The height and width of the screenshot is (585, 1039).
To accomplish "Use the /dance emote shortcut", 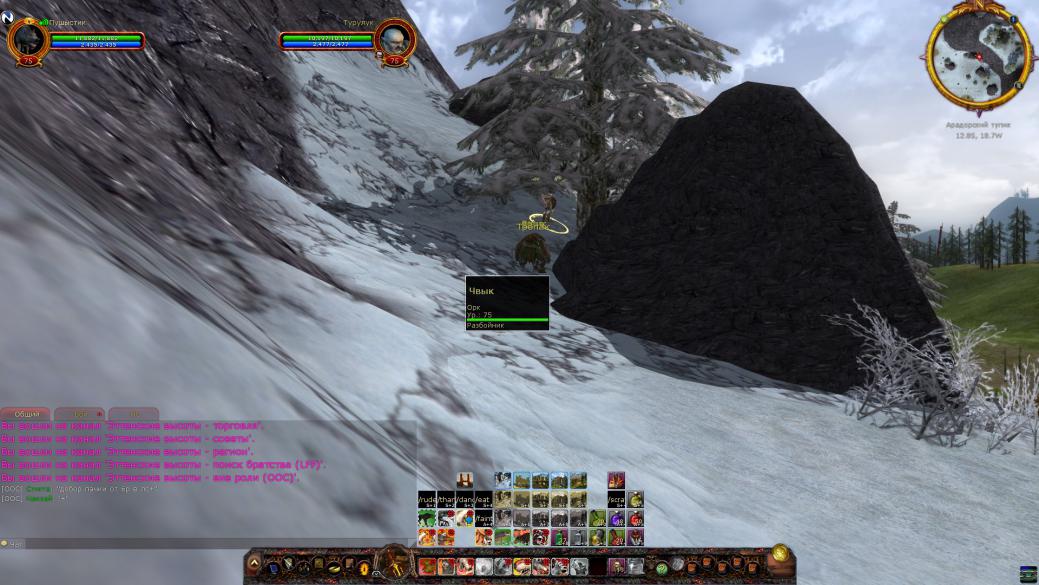I will 465,499.
